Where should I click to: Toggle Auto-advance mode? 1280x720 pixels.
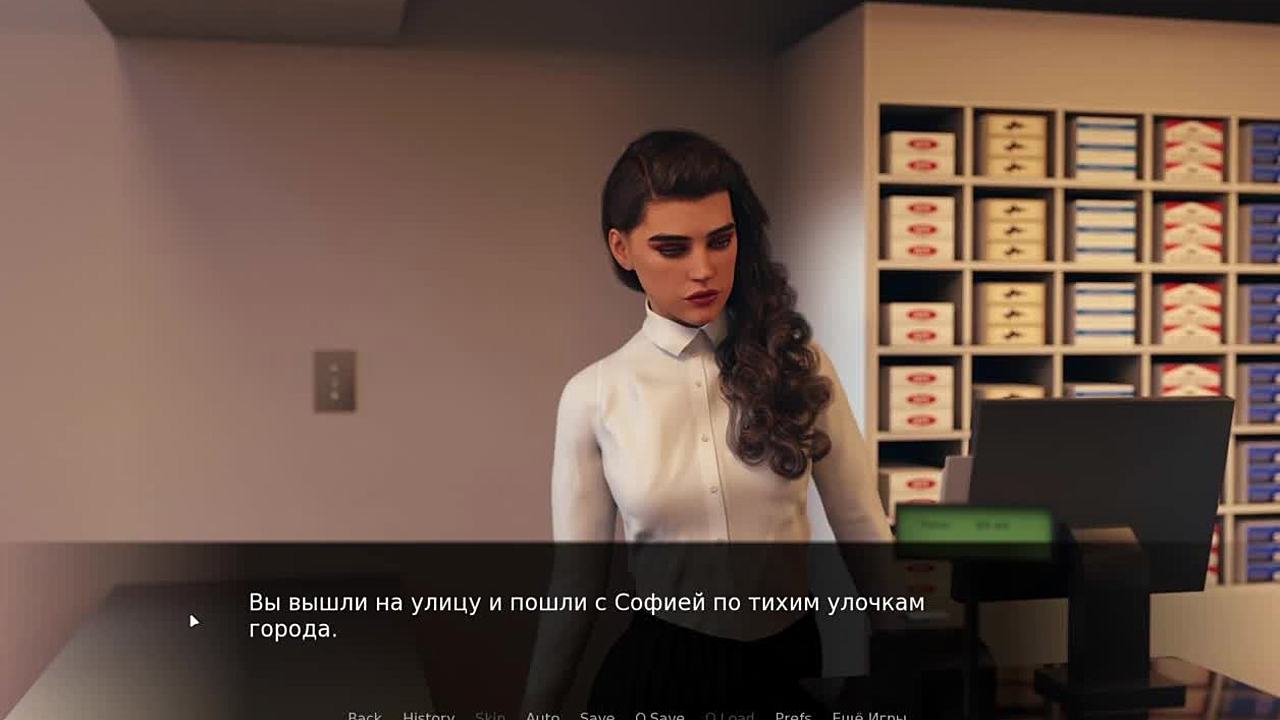pos(543,715)
